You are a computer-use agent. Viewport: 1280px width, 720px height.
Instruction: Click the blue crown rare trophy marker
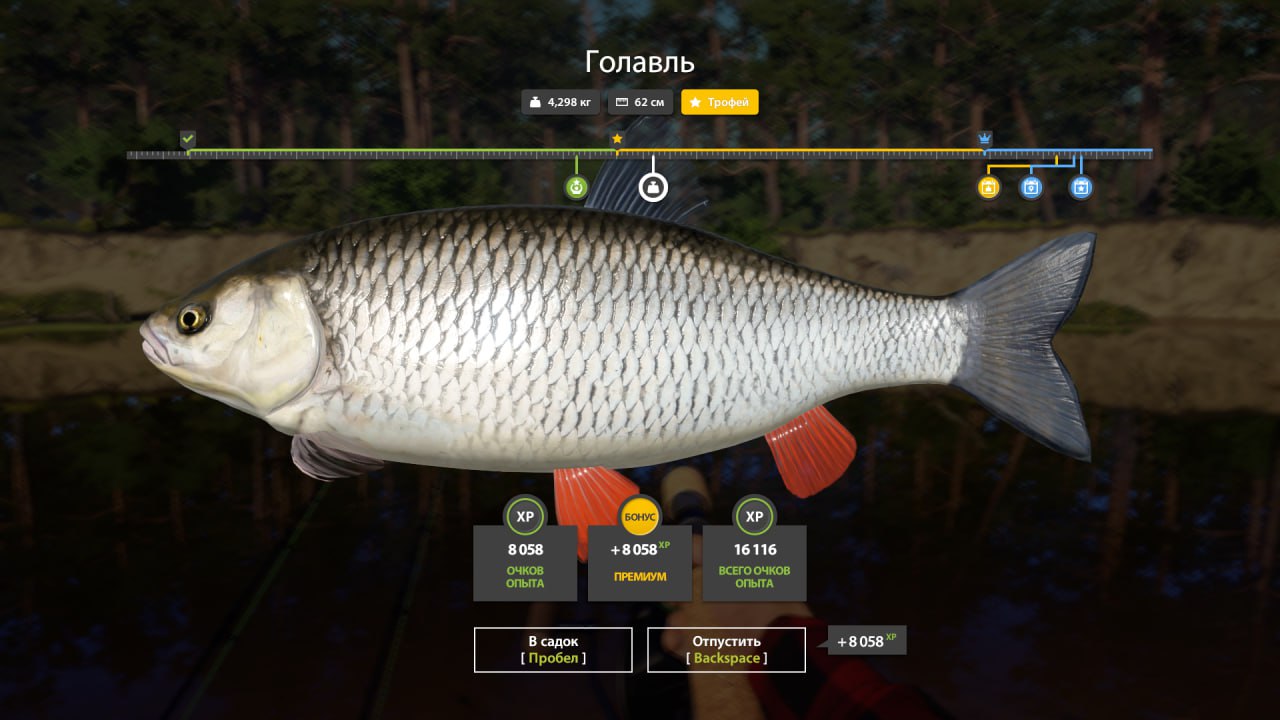985,139
